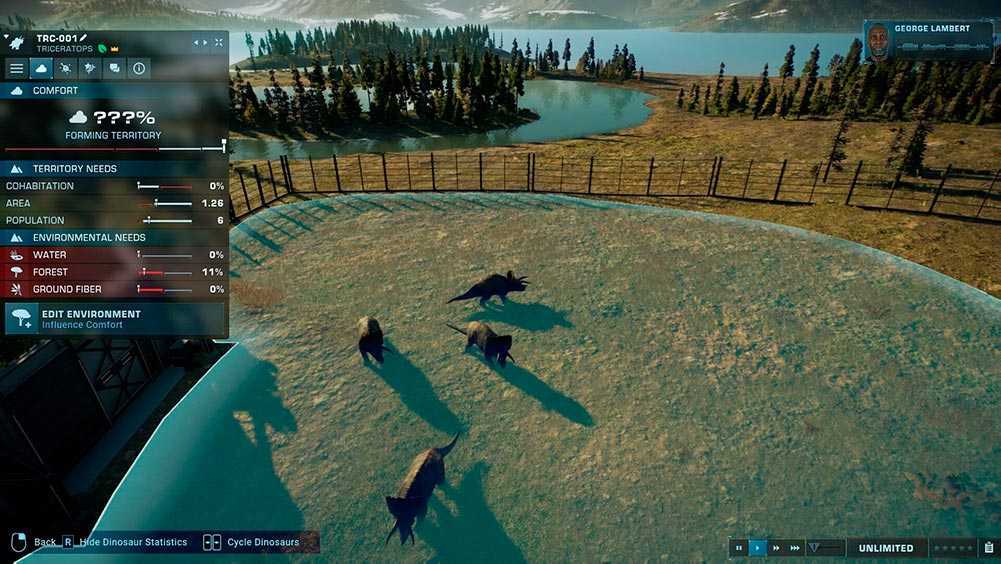Open Edit Environment to influence comfort

(115, 319)
